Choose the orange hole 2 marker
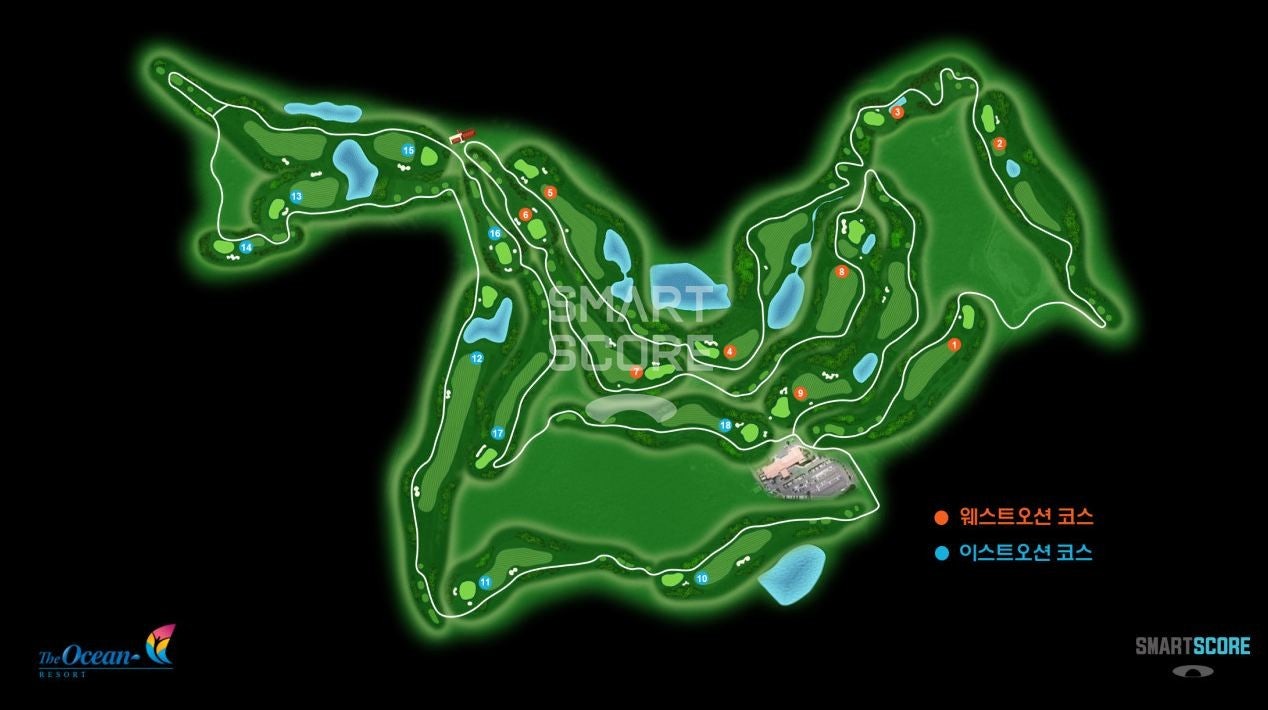 999,144
